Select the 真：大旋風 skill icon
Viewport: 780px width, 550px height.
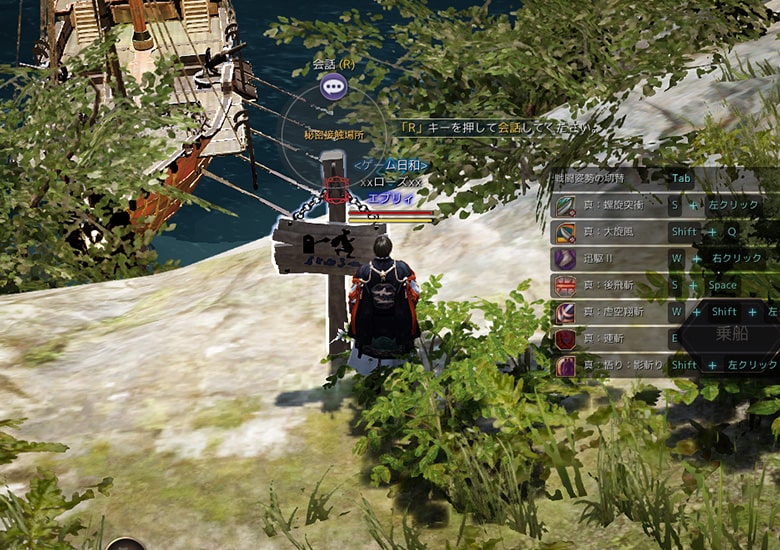coord(565,232)
